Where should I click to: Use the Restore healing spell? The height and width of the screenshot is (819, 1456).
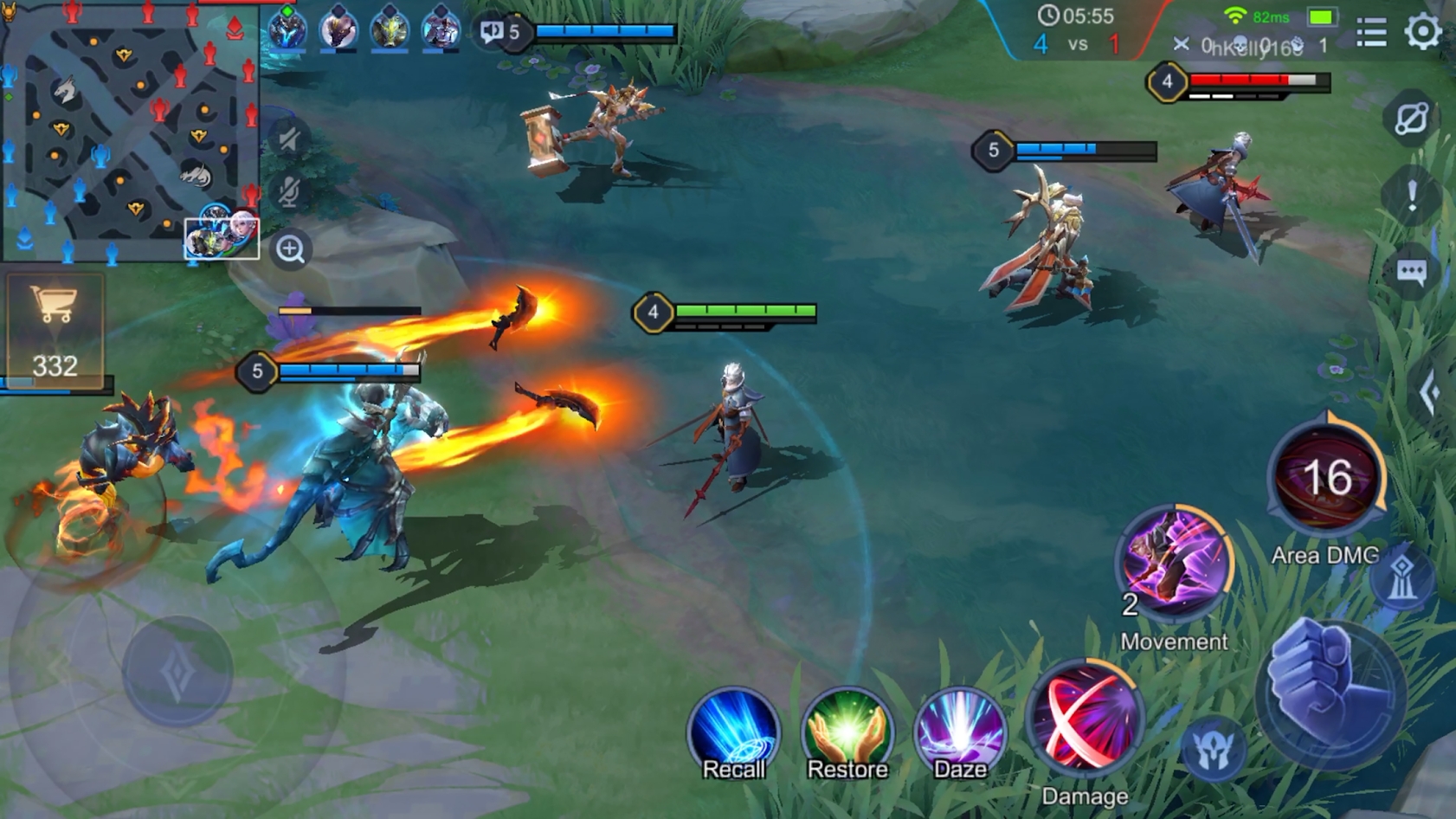(x=847, y=733)
